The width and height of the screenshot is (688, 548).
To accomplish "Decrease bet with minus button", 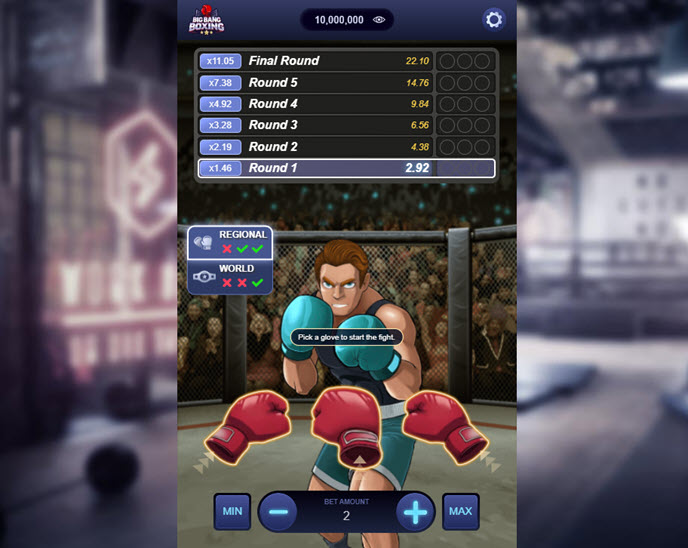I will (278, 512).
